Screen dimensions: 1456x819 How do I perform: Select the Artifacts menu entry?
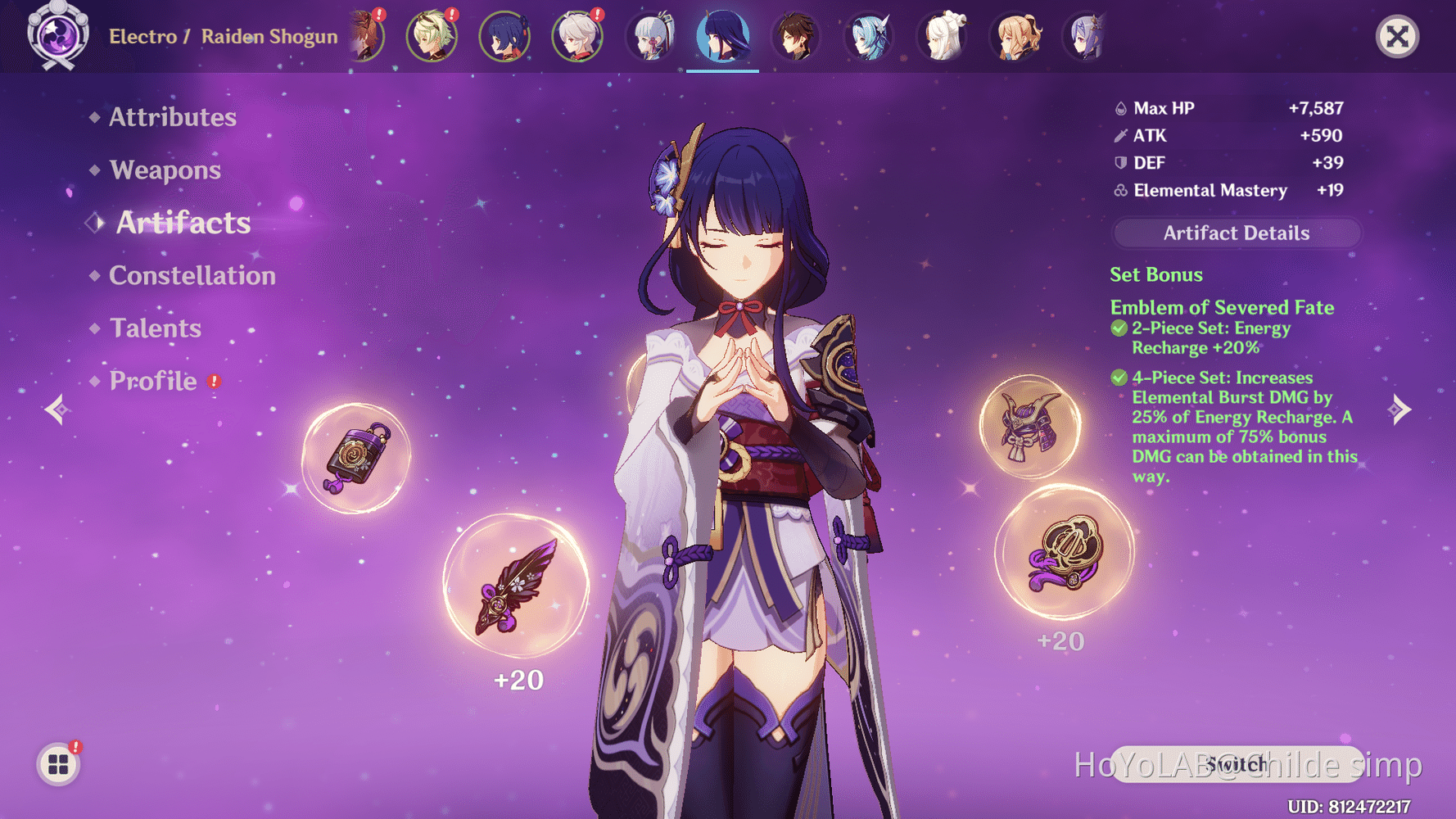pos(183,223)
